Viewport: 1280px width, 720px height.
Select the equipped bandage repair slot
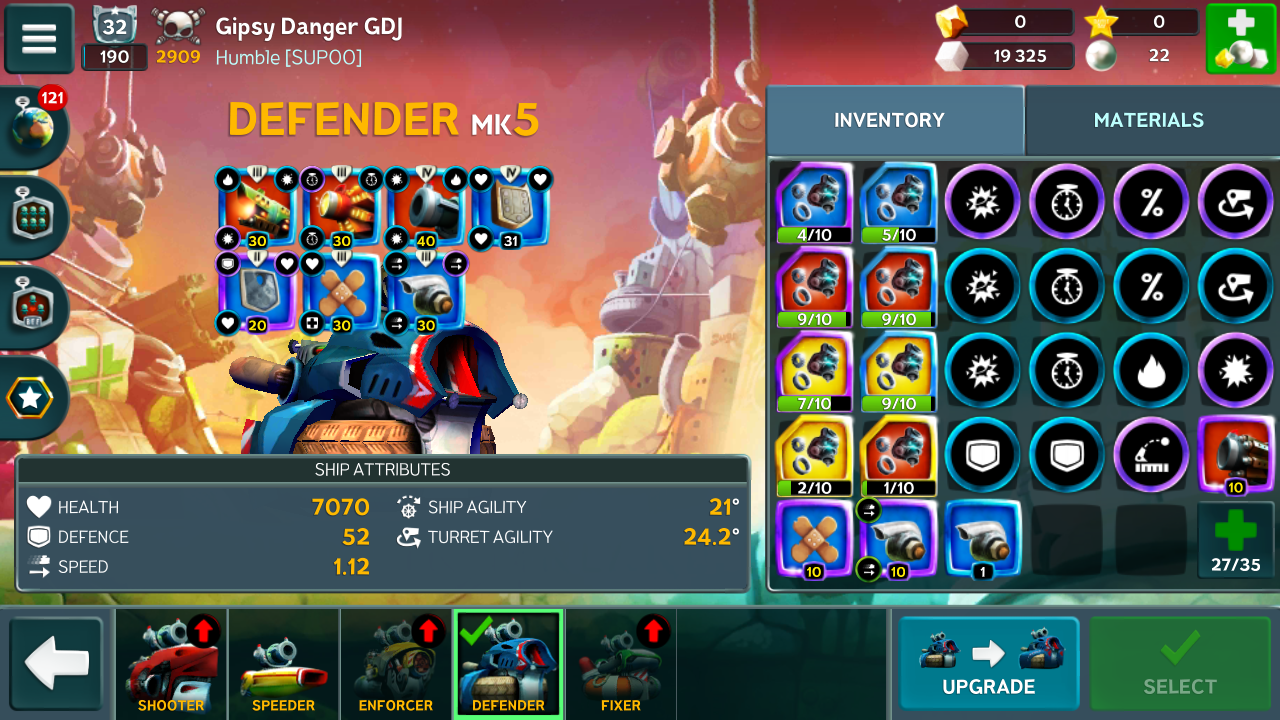341,293
